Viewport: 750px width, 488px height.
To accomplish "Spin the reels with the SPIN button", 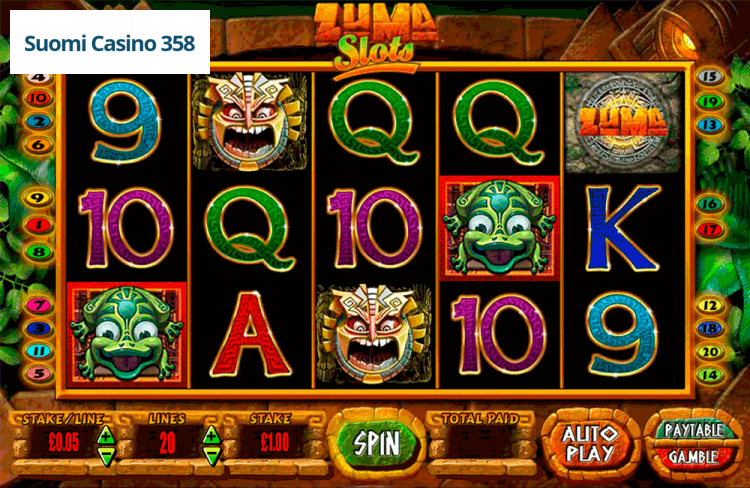I will [377, 443].
